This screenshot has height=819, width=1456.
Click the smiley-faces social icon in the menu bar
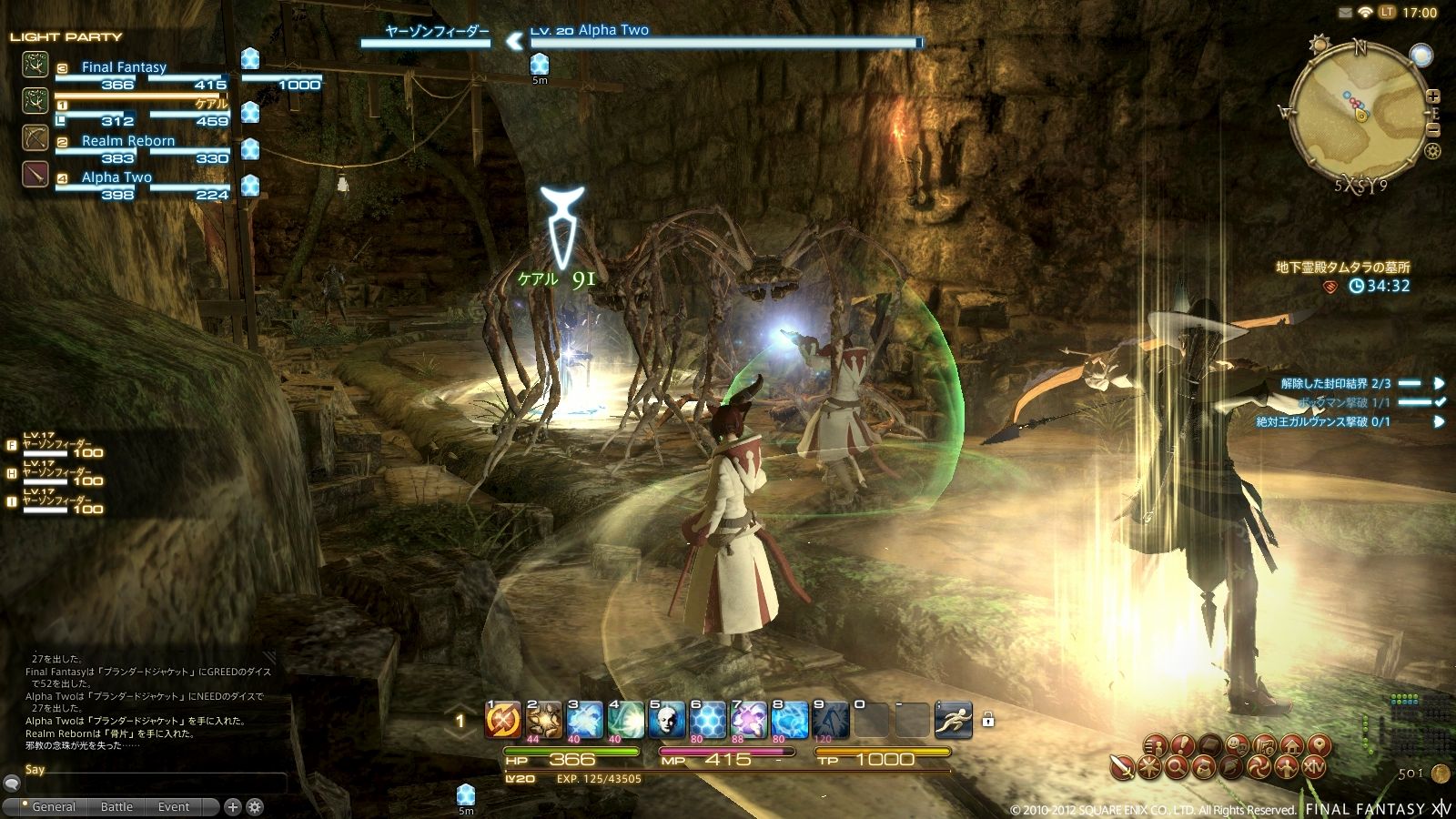[1238, 745]
